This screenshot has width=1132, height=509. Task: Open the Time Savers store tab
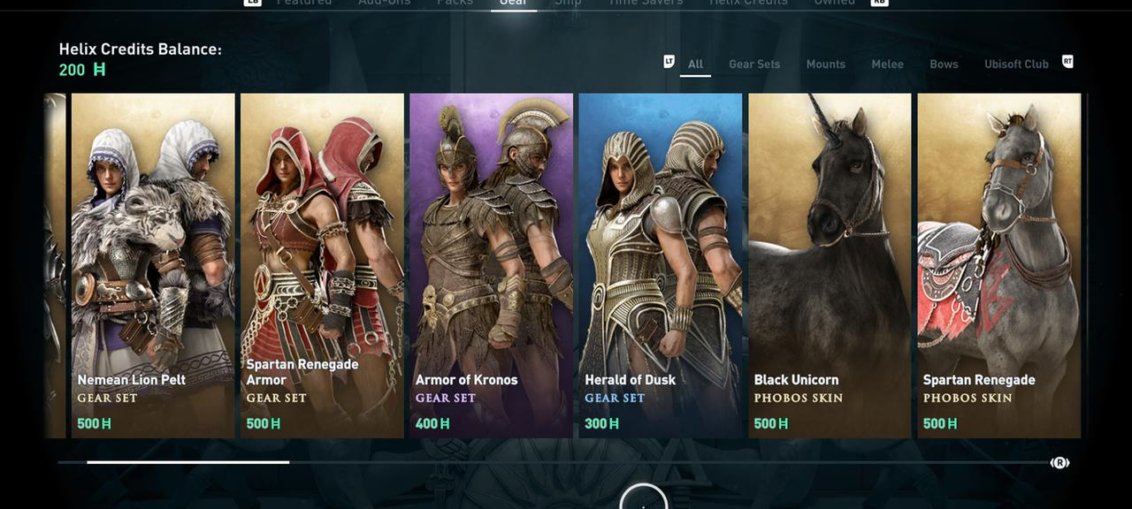pyautogui.click(x=646, y=3)
